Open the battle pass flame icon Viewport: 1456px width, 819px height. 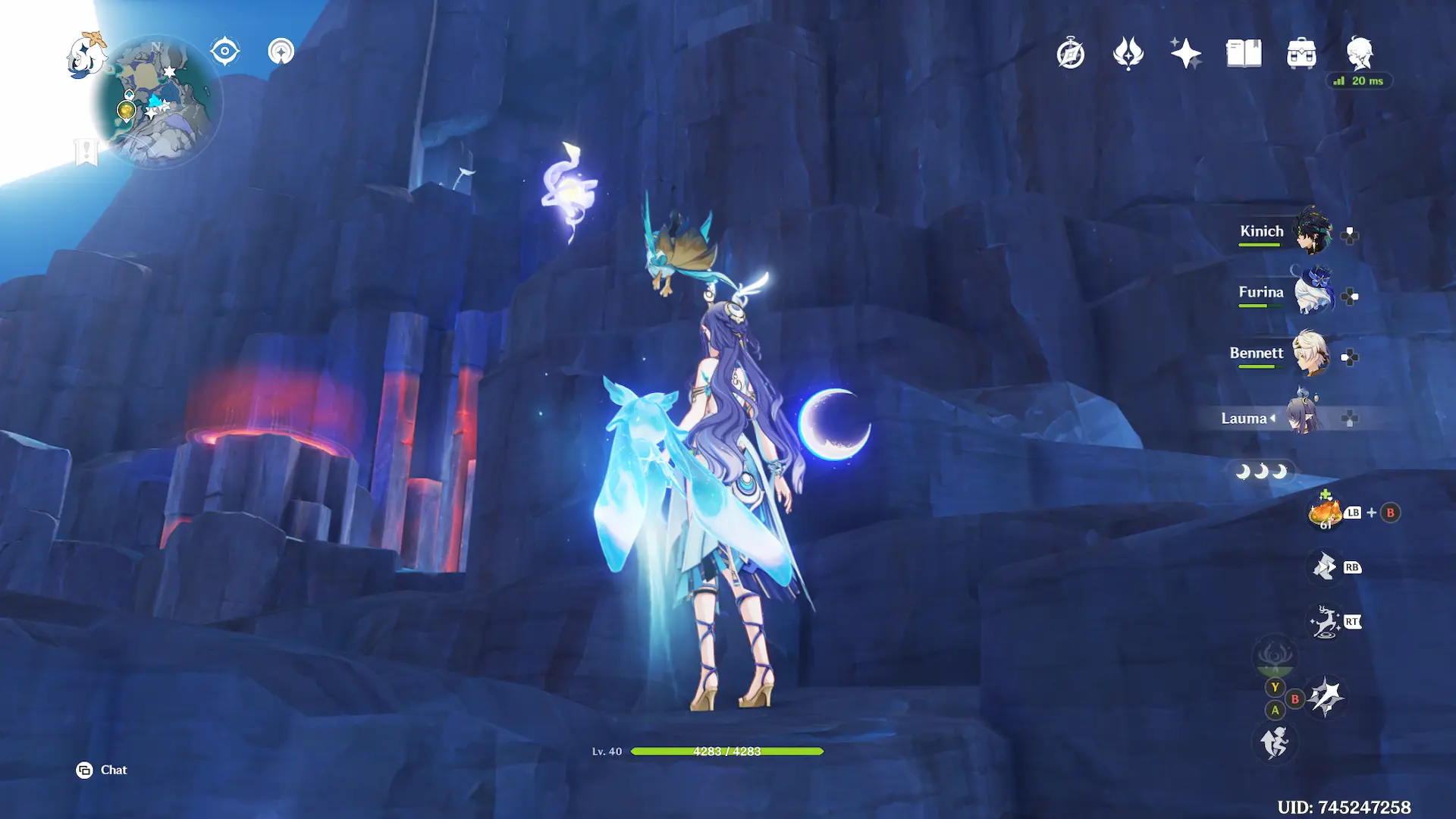(x=1128, y=54)
